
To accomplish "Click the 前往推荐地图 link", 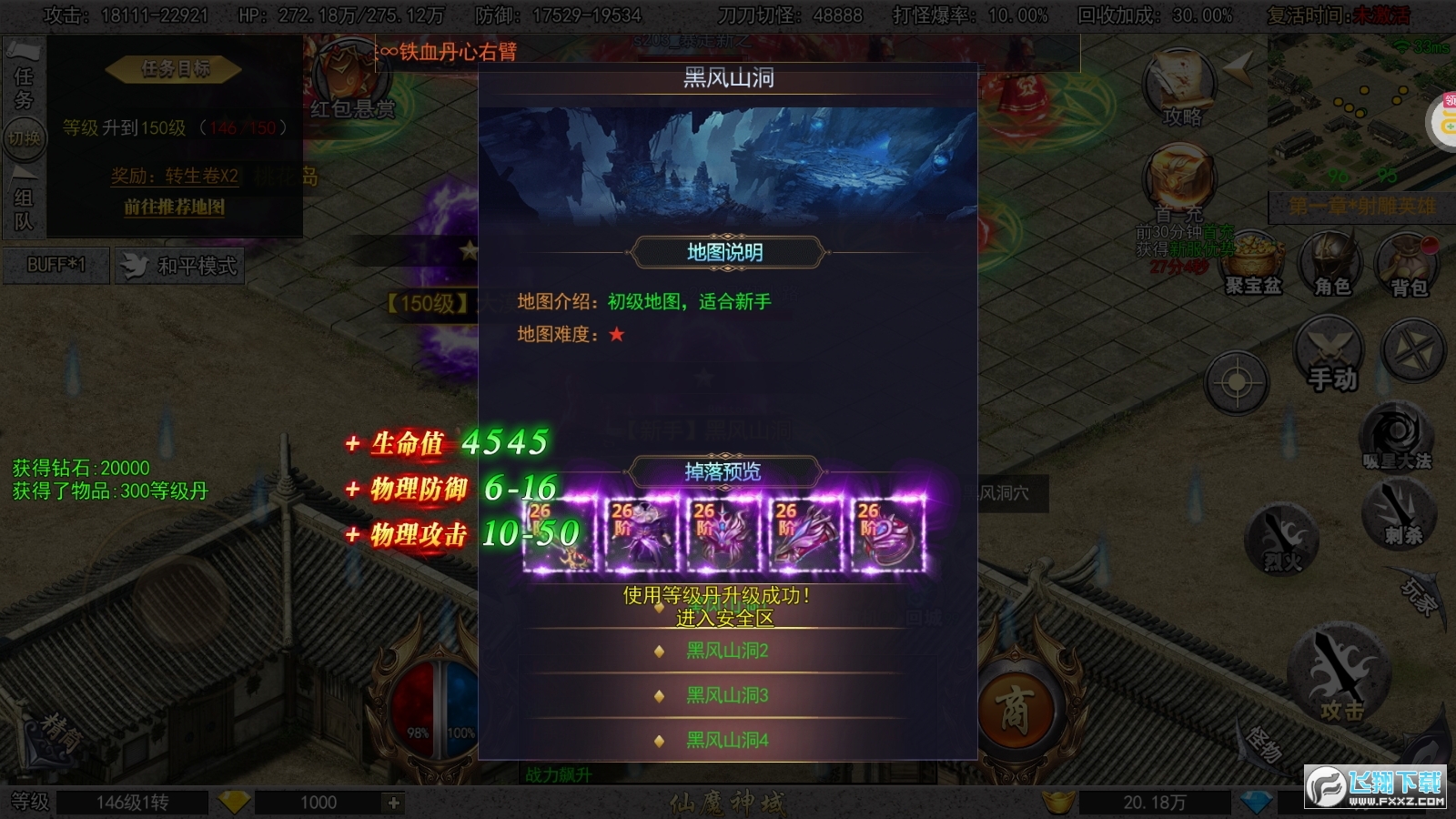I will pyautogui.click(x=173, y=208).
